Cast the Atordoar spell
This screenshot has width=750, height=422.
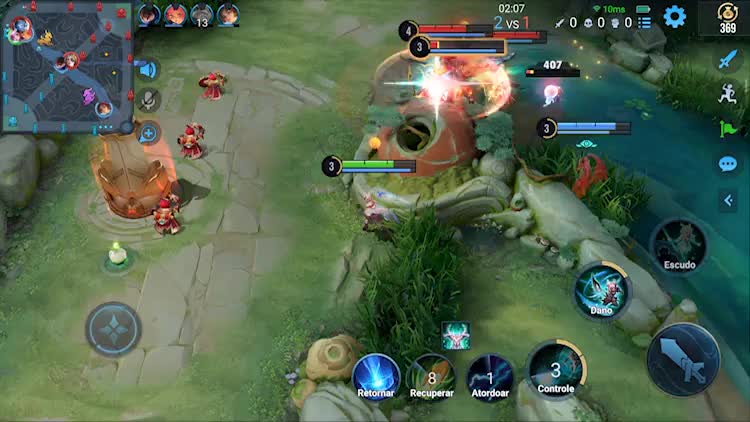click(491, 376)
